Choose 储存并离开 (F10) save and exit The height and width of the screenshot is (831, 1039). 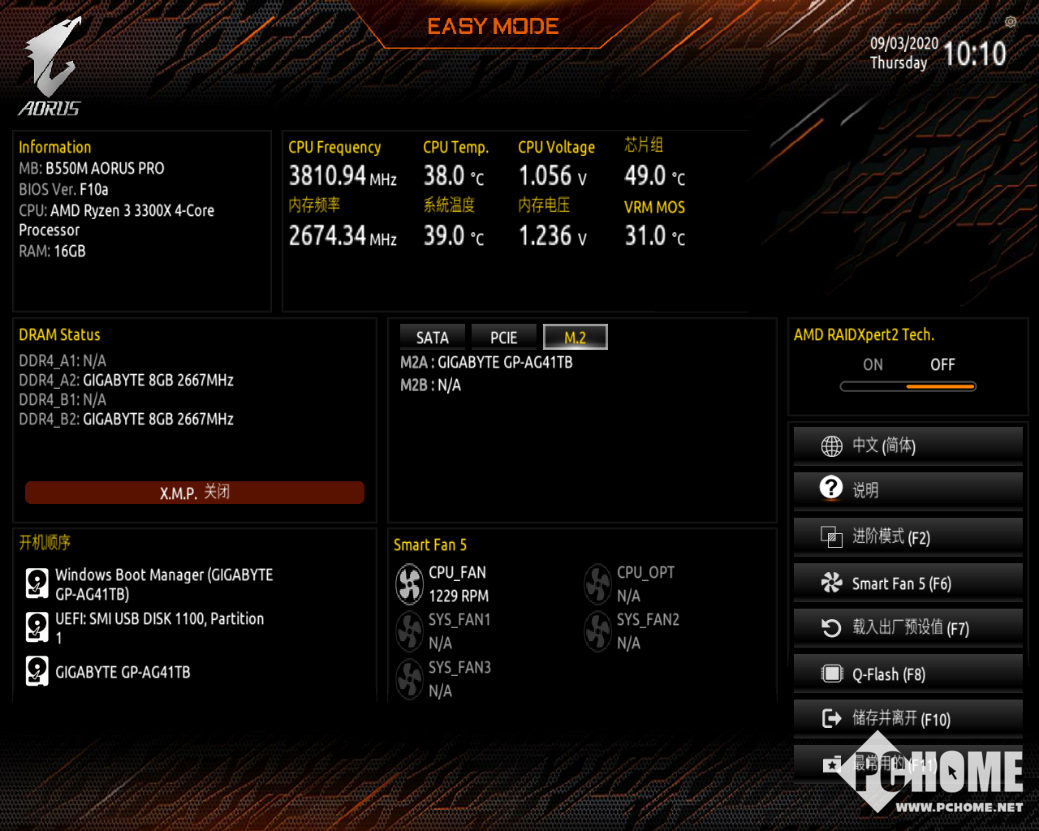908,719
